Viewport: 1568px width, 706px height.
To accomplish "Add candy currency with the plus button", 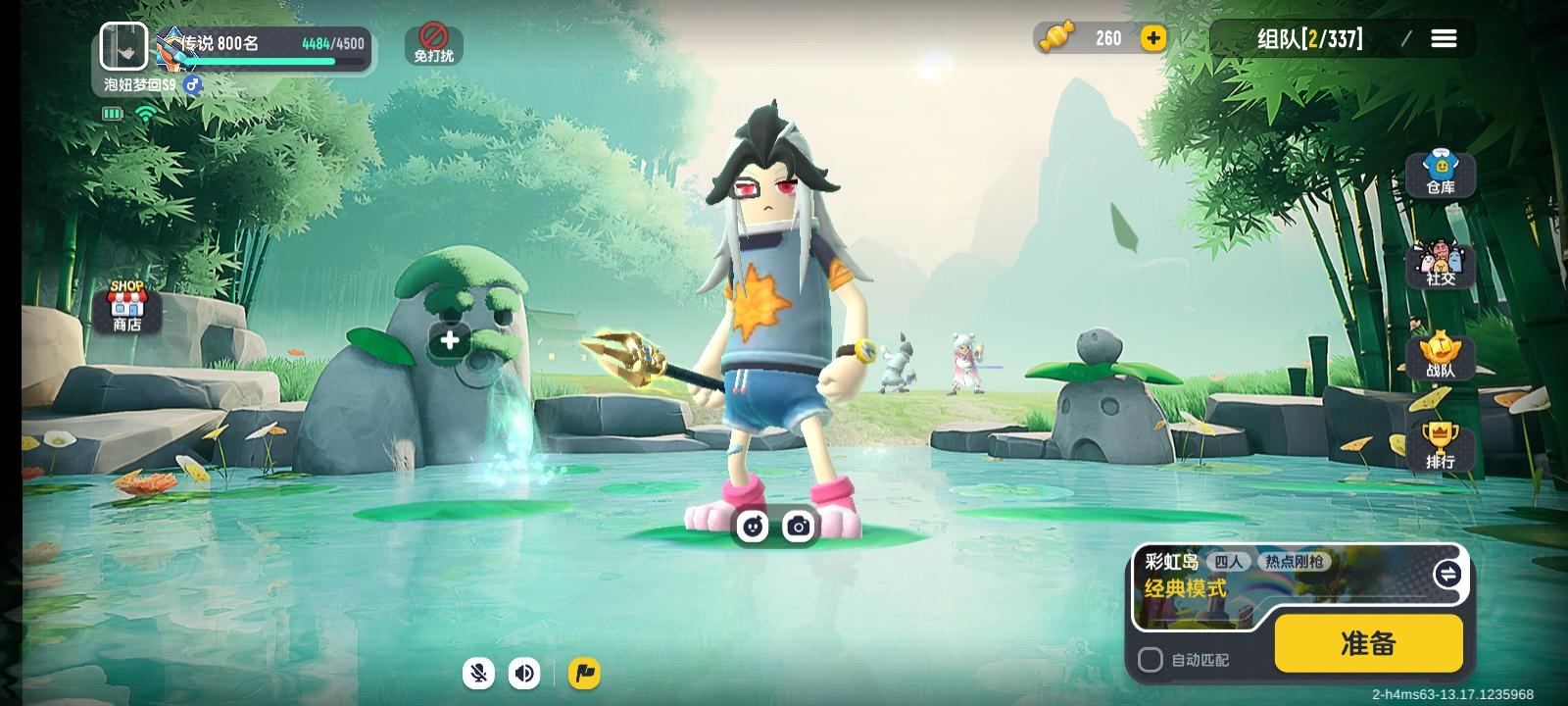I will (1153, 38).
